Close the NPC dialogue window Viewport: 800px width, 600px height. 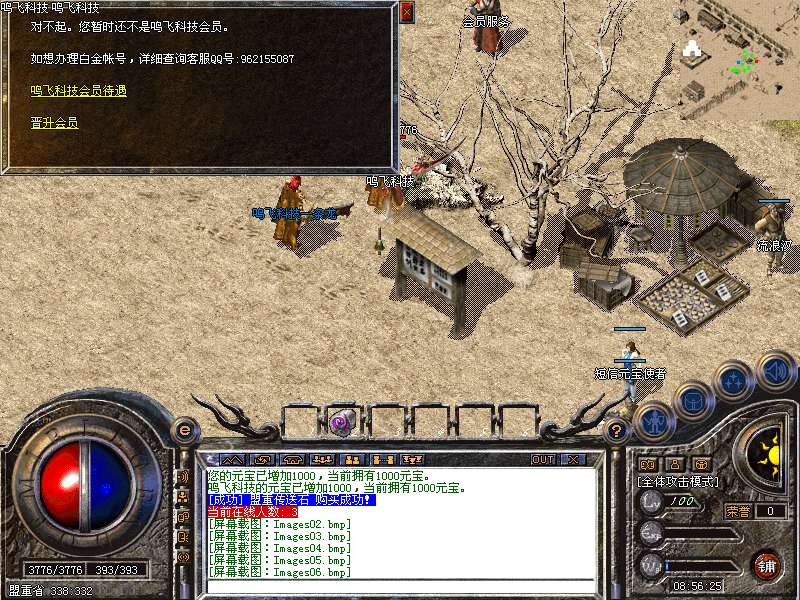(x=406, y=12)
